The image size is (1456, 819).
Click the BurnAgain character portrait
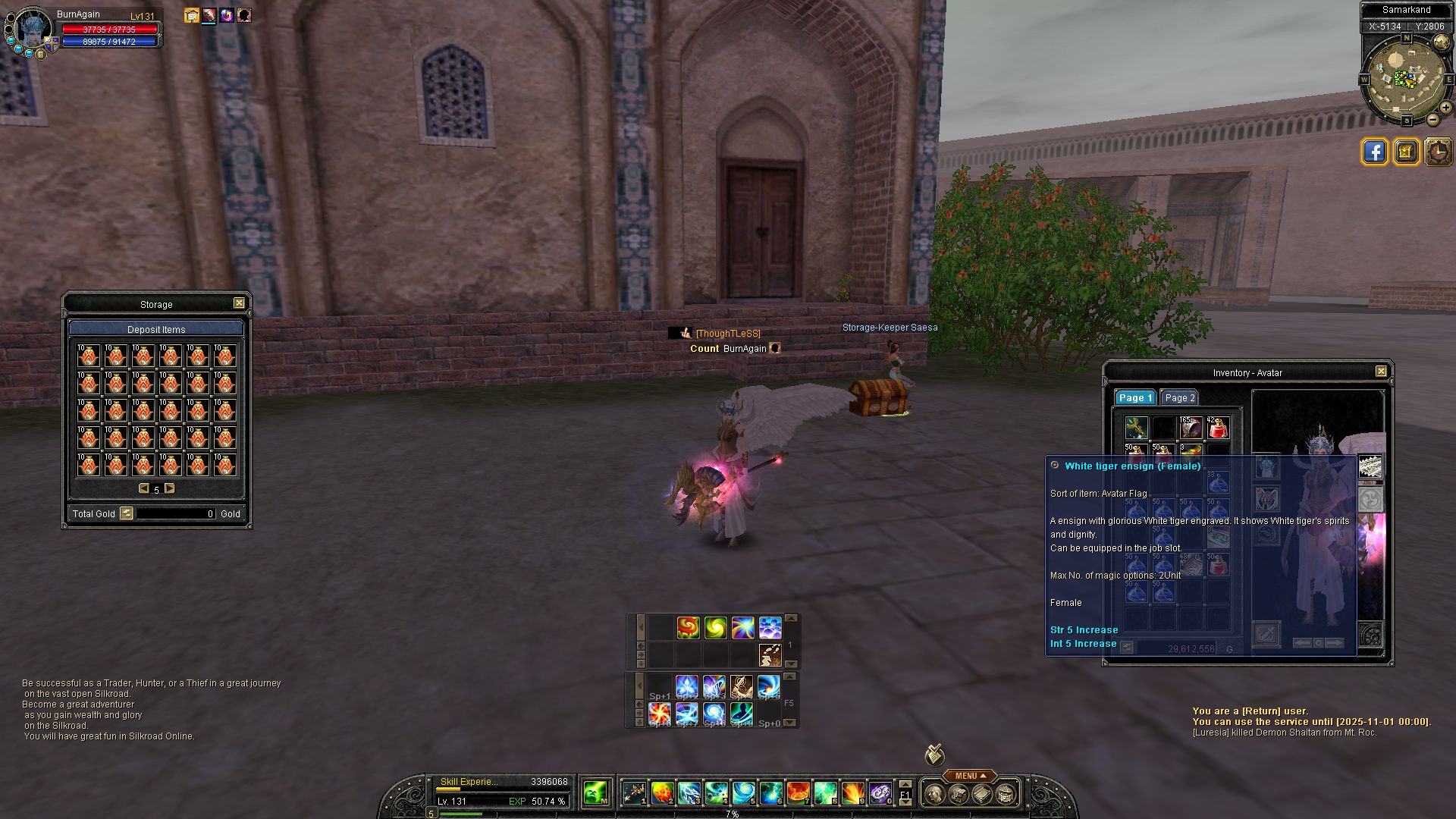coord(33,30)
